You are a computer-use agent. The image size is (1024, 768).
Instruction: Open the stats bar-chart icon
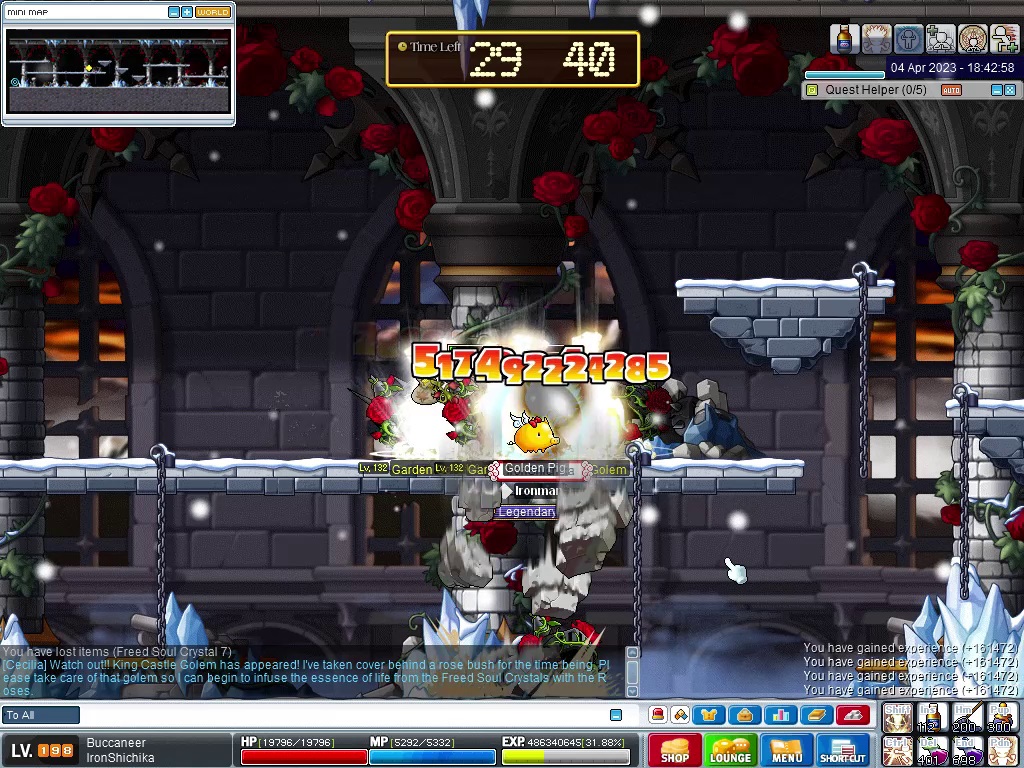tap(781, 715)
